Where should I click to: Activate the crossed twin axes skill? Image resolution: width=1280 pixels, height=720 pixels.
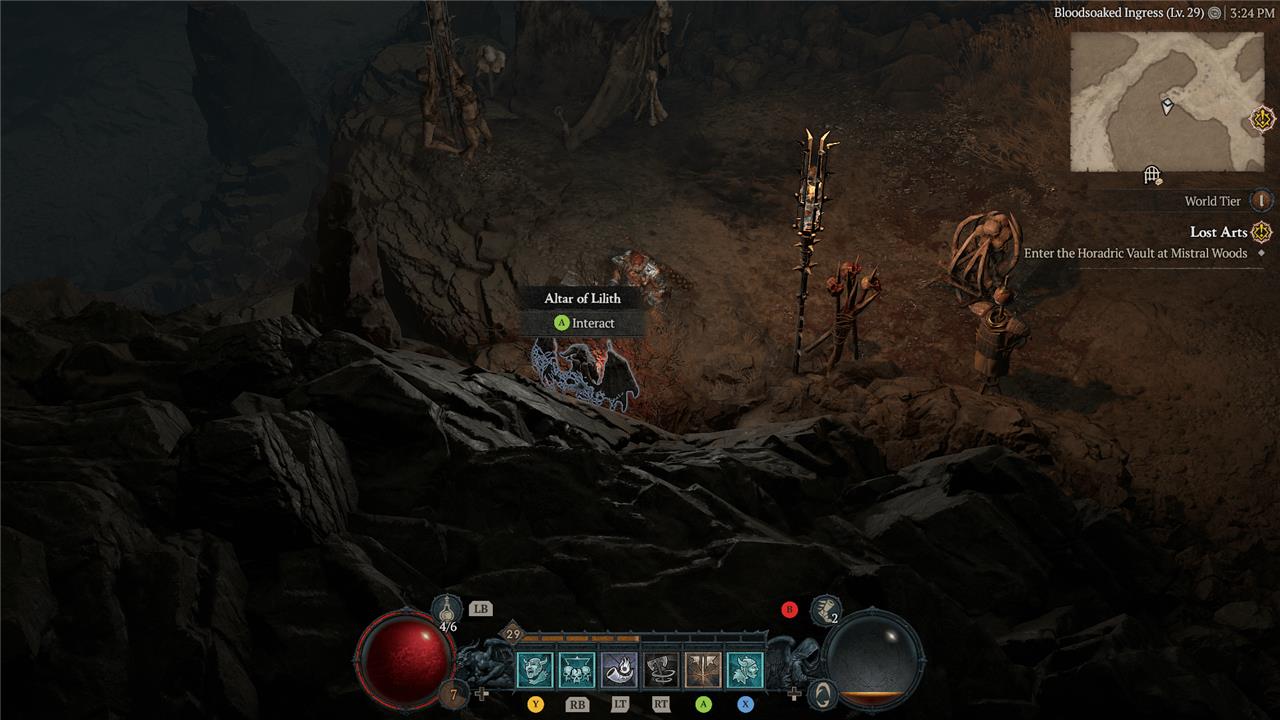click(x=703, y=670)
